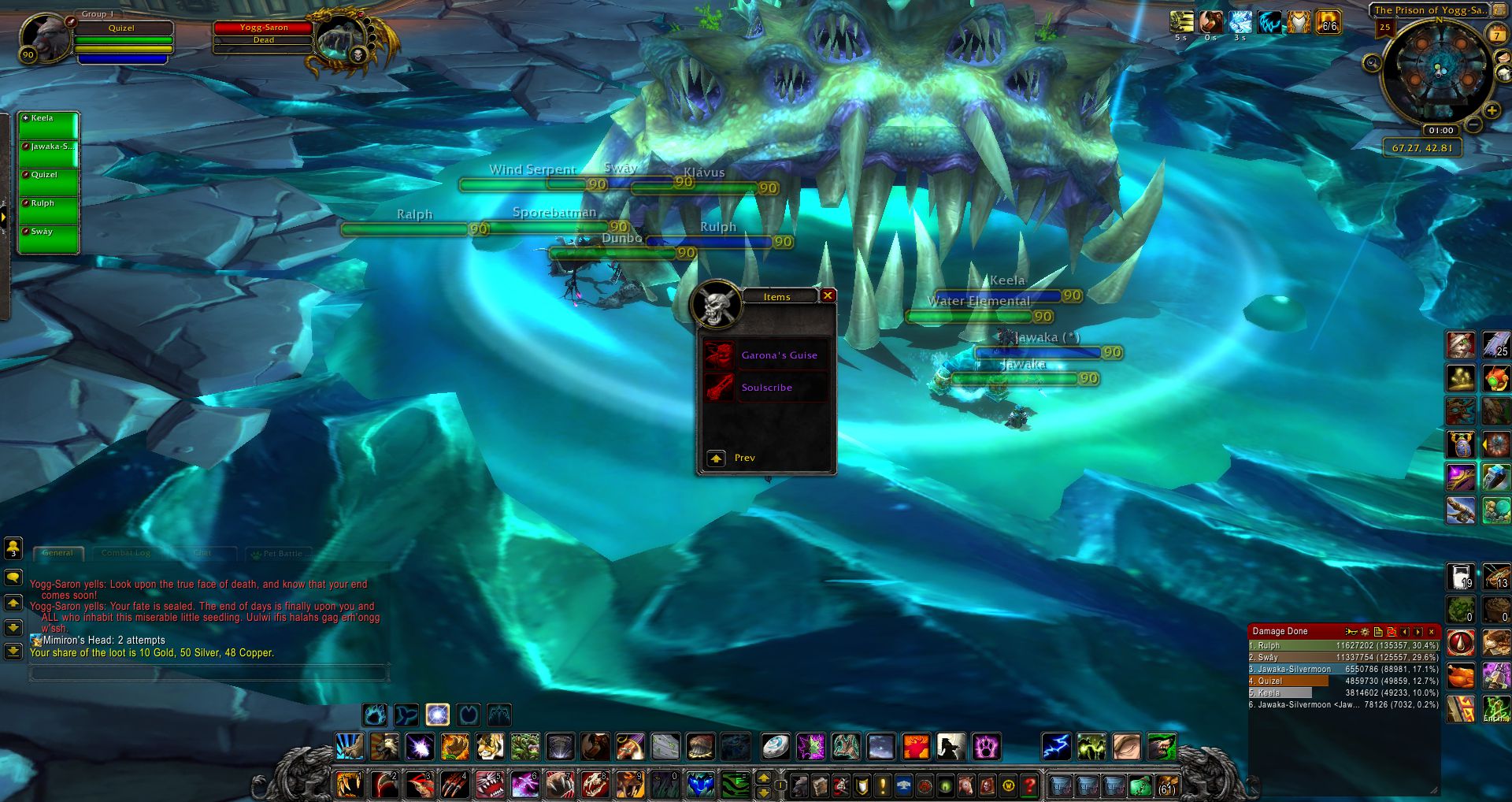Activate the blue lightning bolt ability
This screenshot has height=802, width=1512.
click(x=1055, y=746)
